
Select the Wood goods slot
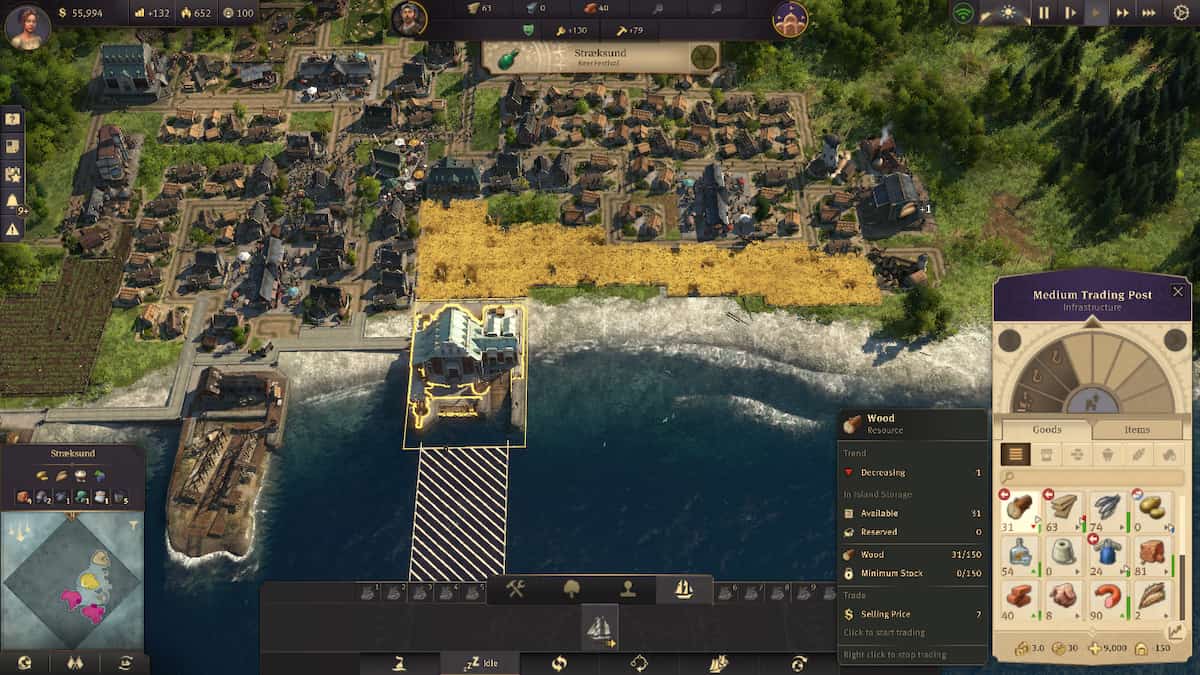(x=1019, y=507)
